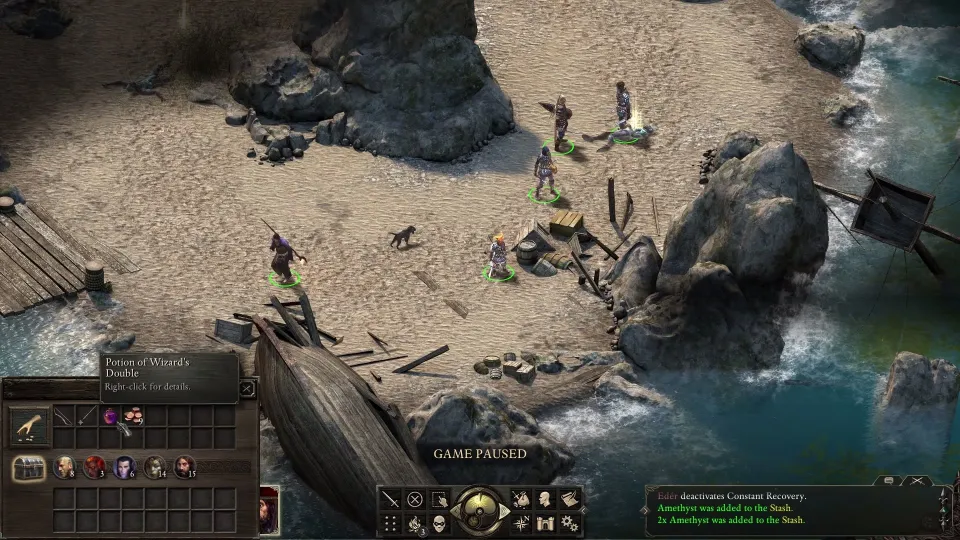Choose the bearded character portrait
This screenshot has width=960, height=540.
coord(185,466)
